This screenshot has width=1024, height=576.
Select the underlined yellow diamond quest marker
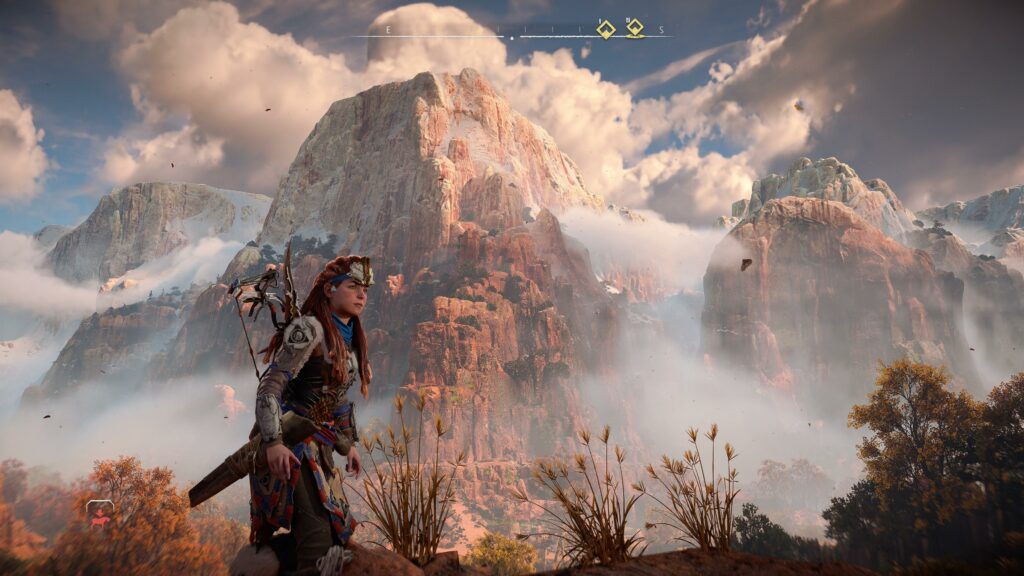coord(635,27)
